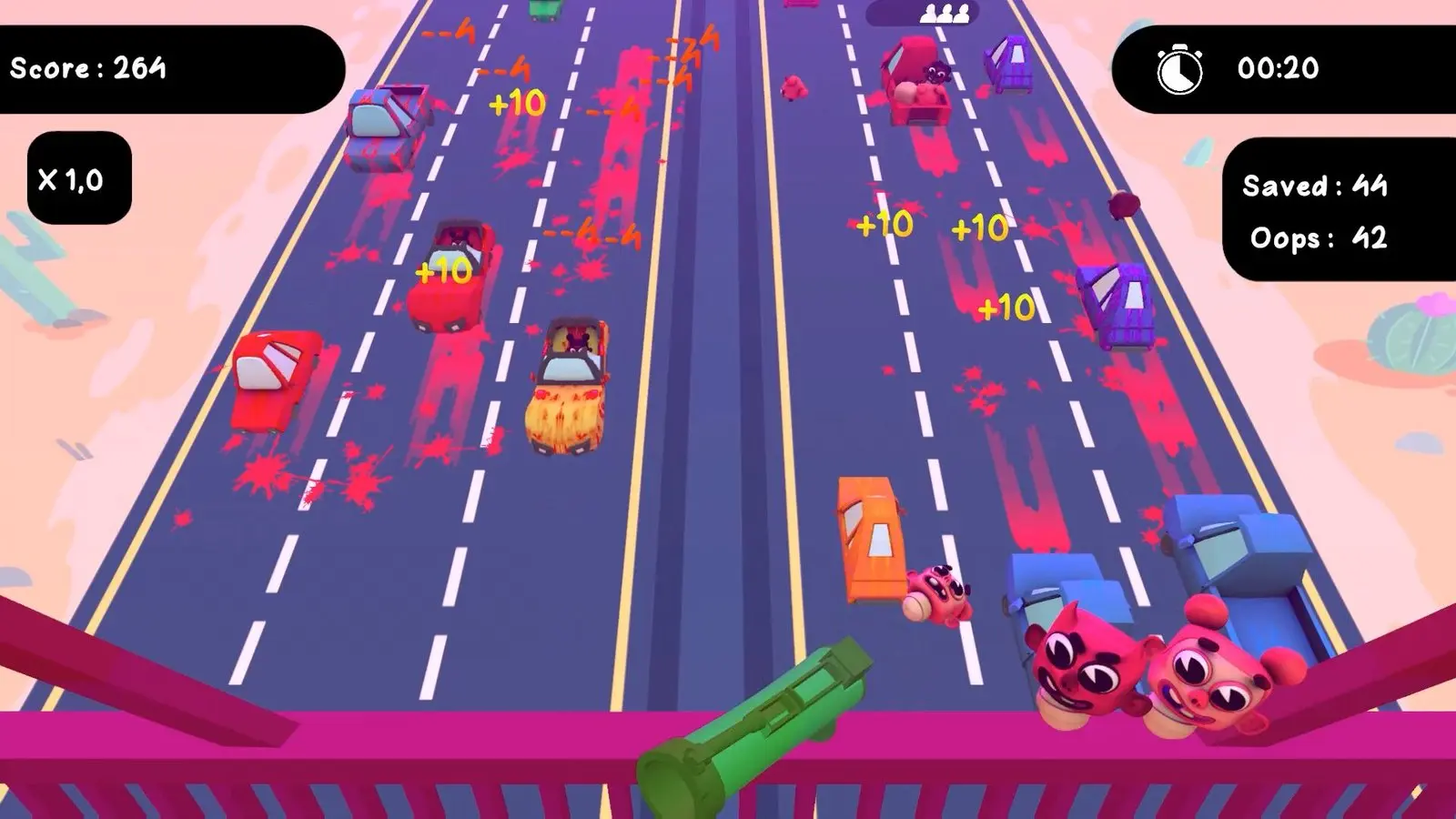Select the orange truck in the right lane

pos(869,541)
